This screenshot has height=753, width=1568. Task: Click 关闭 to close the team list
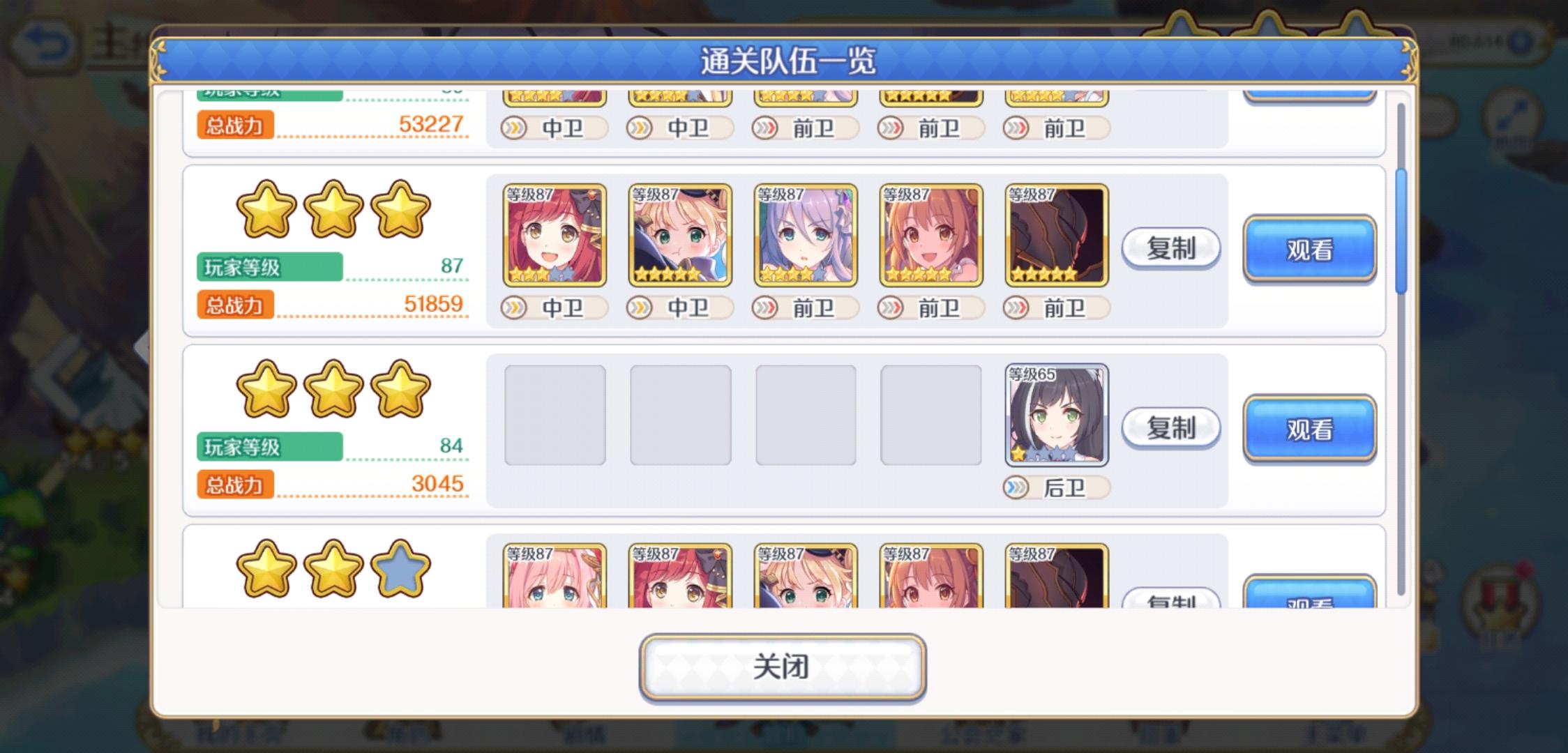click(x=783, y=666)
